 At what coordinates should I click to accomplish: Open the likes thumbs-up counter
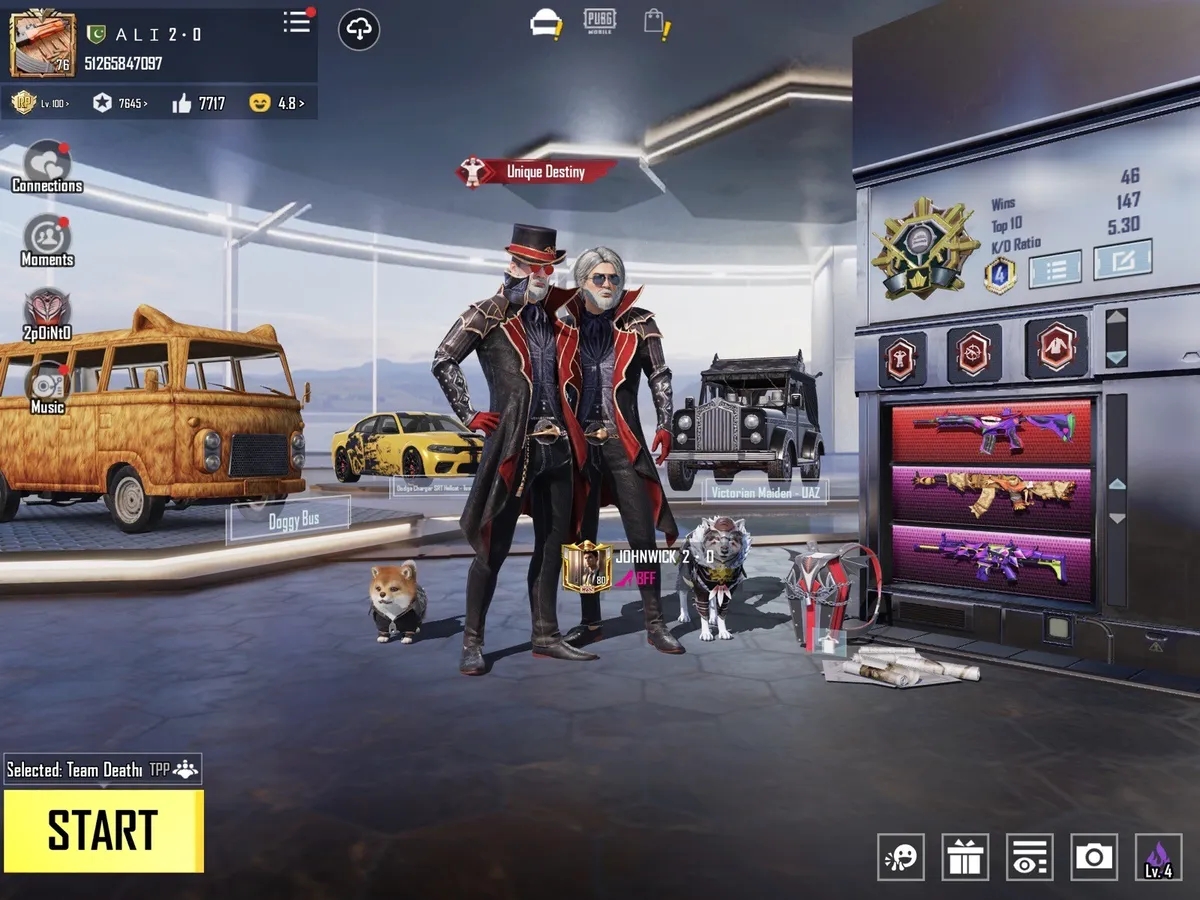point(199,103)
